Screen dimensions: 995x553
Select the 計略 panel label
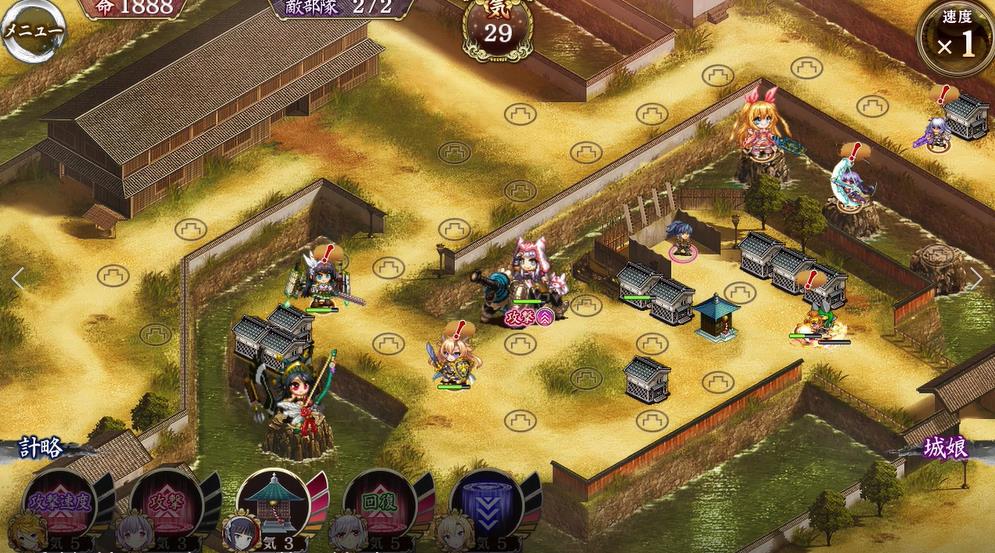coord(40,449)
